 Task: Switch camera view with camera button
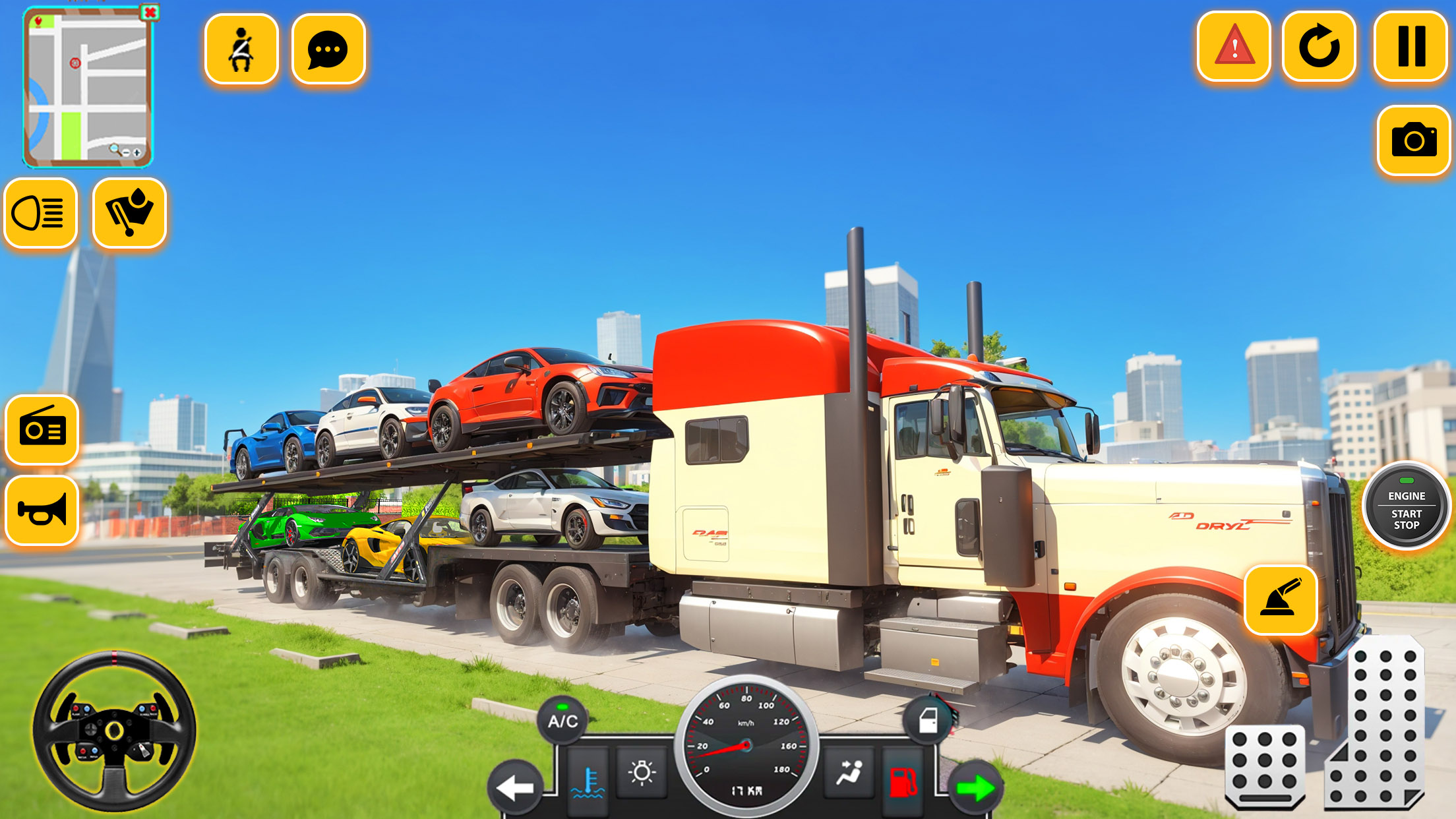click(x=1414, y=140)
